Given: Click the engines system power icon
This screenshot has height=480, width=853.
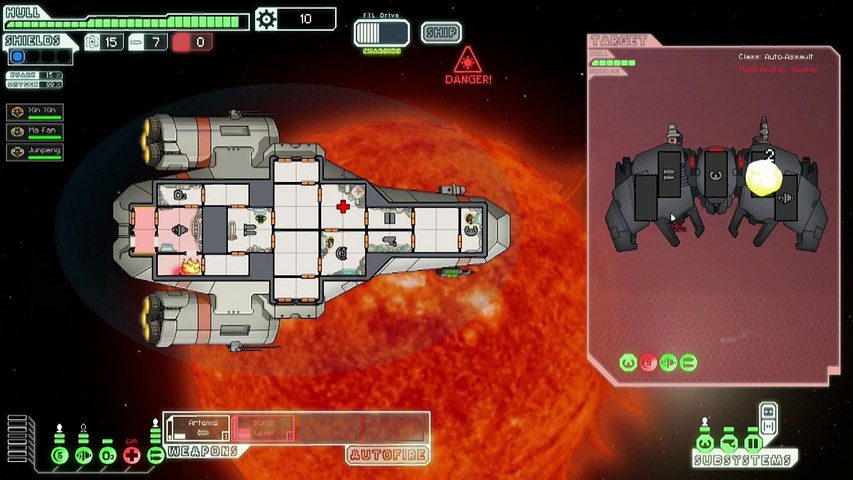Looking at the screenshot, I should click(x=83, y=456).
